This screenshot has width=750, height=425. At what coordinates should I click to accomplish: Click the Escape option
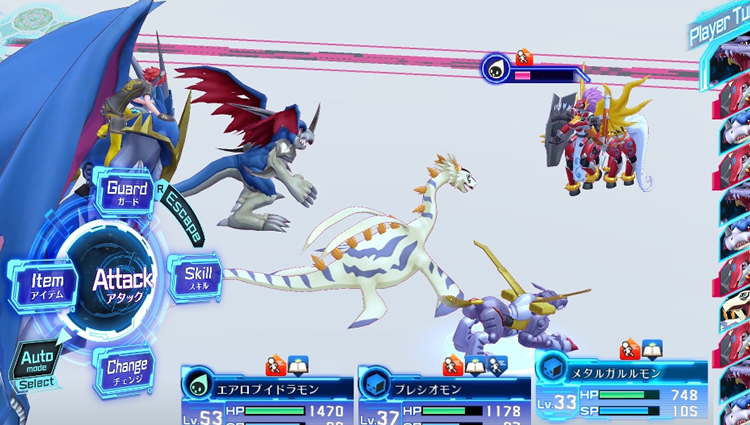coord(182,215)
